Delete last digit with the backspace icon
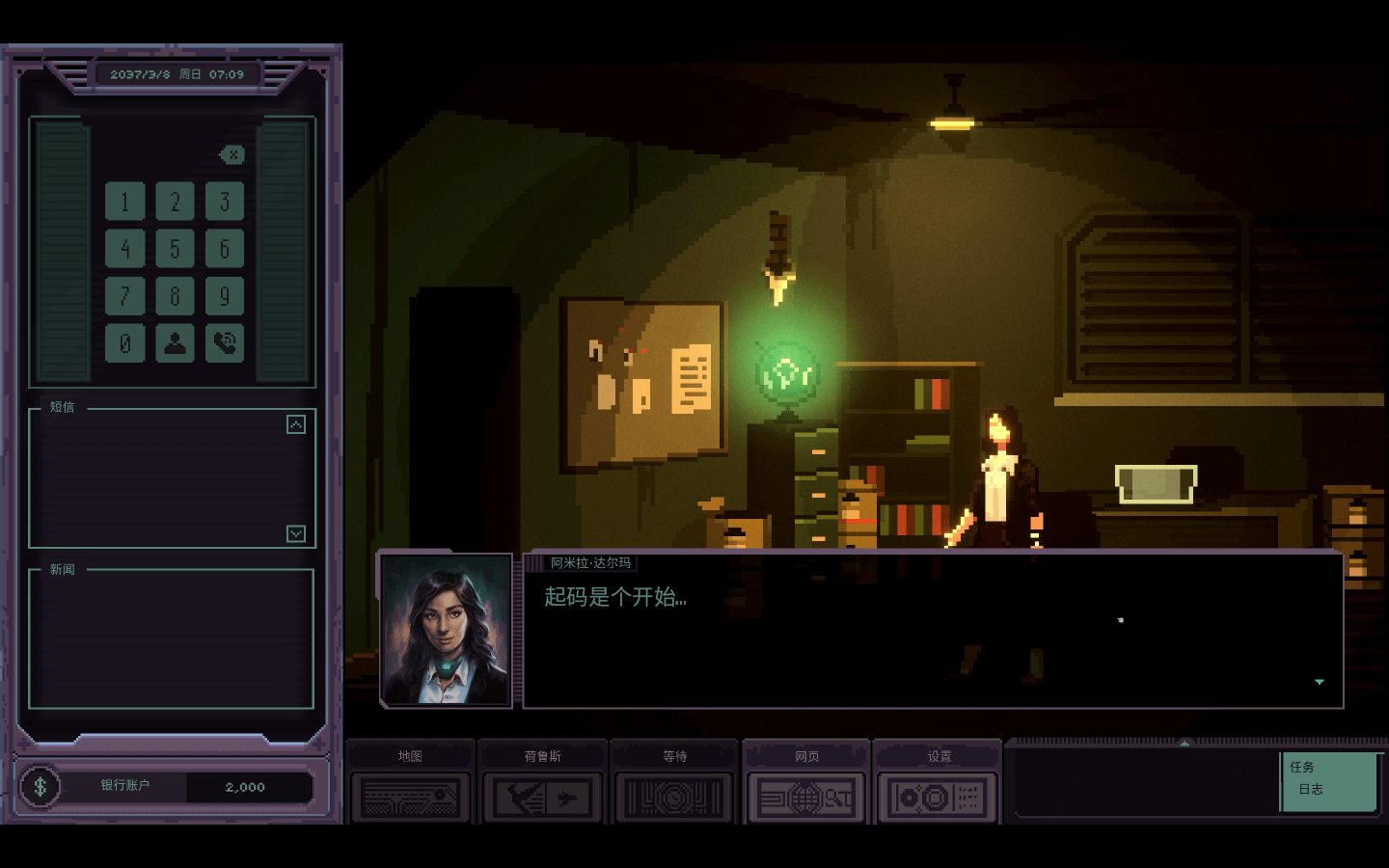Viewport: 1389px width, 868px height. pyautogui.click(x=232, y=154)
